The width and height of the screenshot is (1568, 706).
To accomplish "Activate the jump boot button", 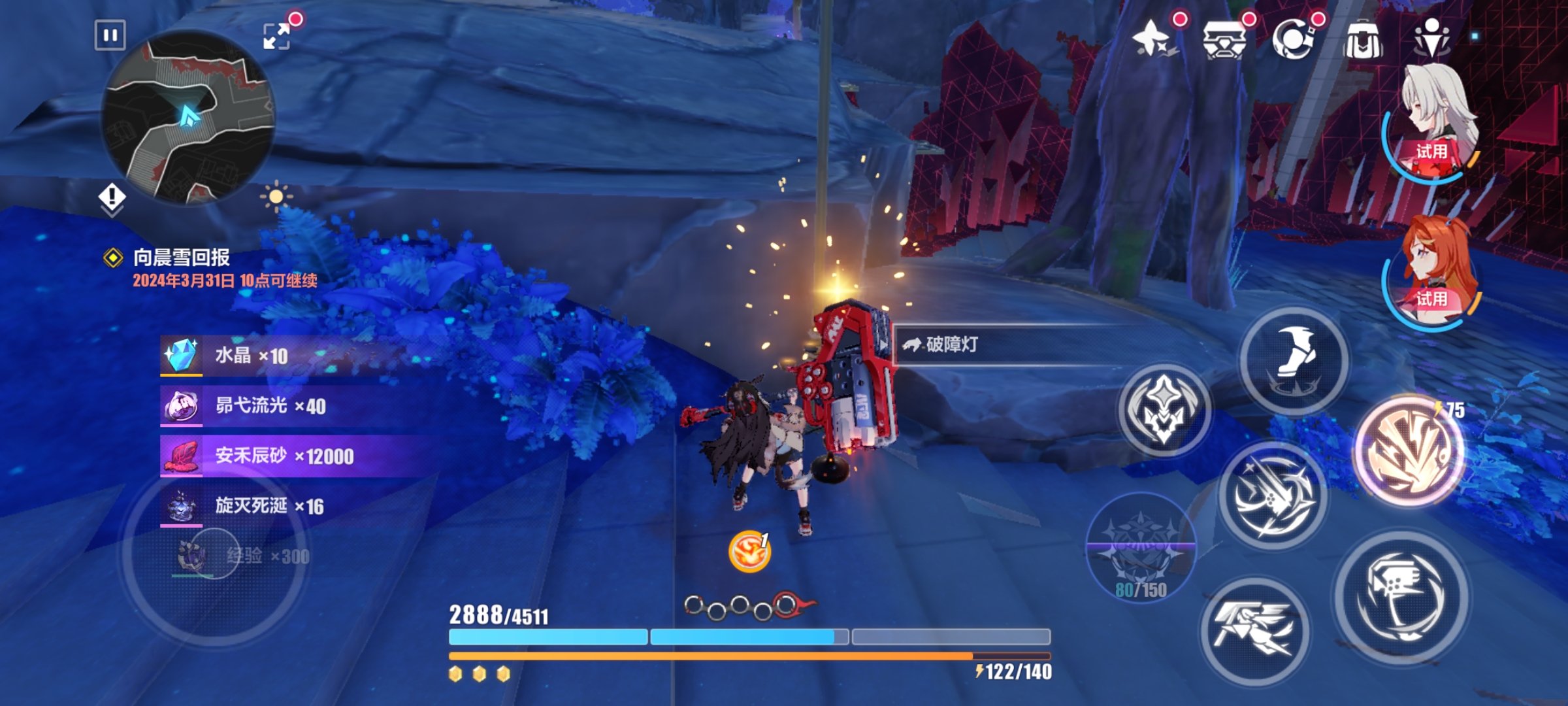I will point(1294,360).
